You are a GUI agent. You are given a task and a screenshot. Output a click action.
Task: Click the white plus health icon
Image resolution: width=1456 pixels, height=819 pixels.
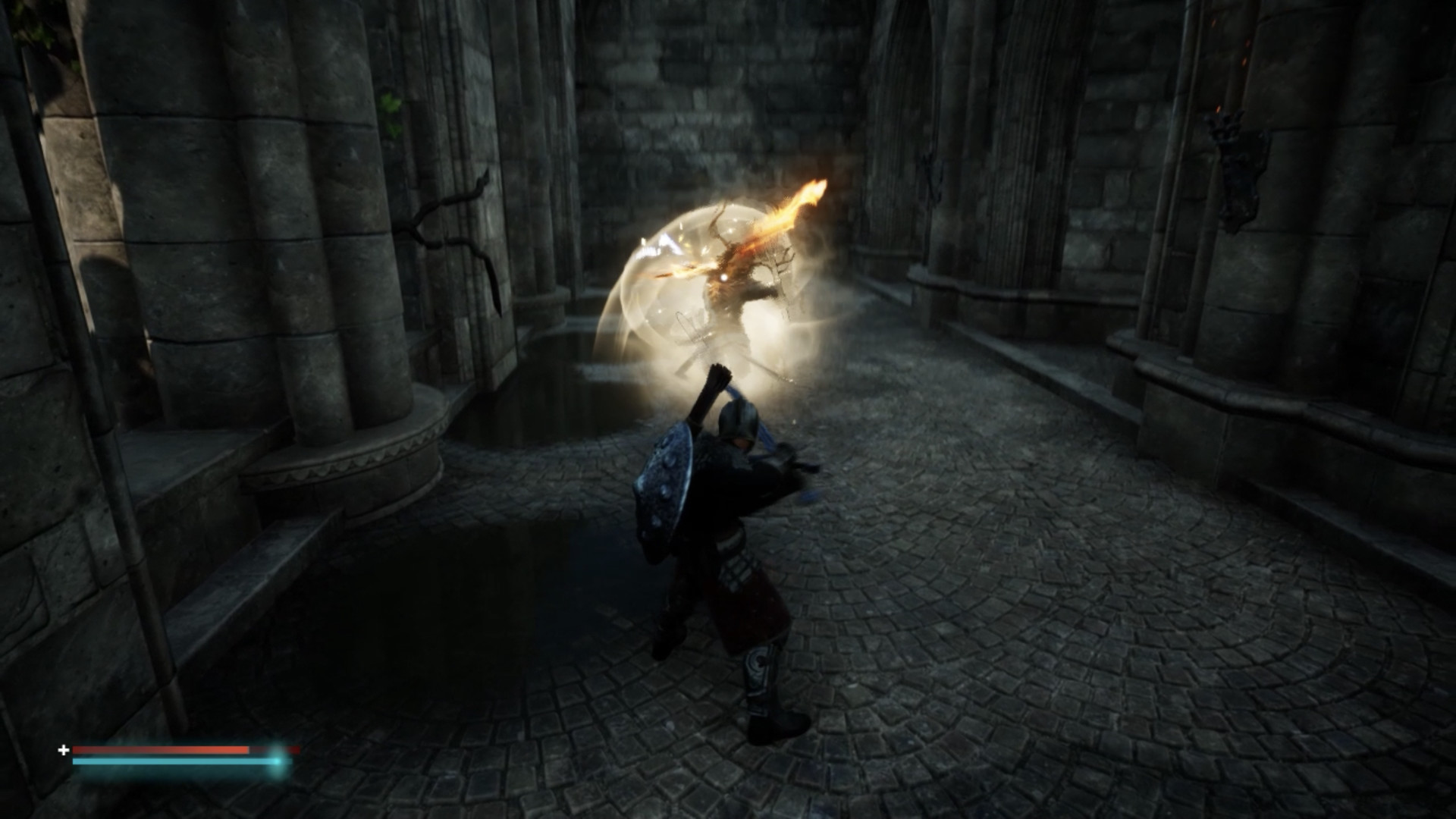pyautogui.click(x=64, y=749)
